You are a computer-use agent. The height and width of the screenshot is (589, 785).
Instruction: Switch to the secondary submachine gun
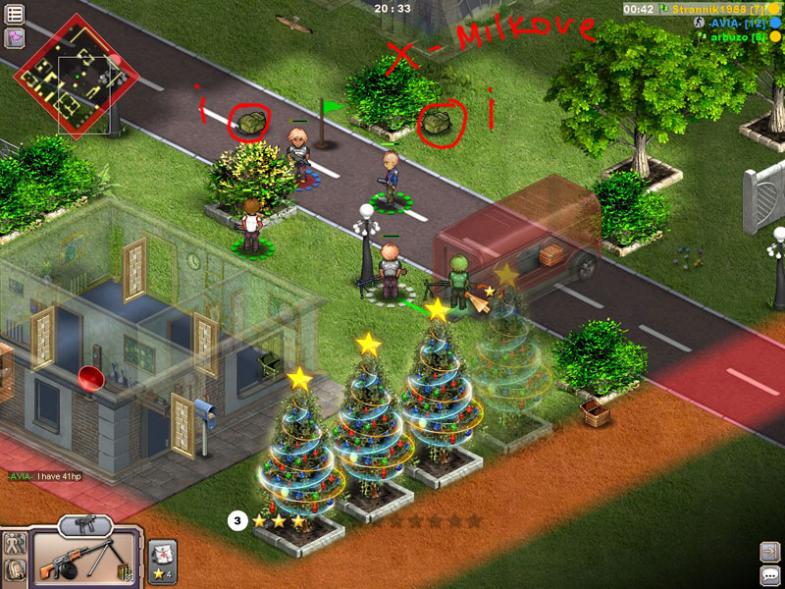(85, 524)
